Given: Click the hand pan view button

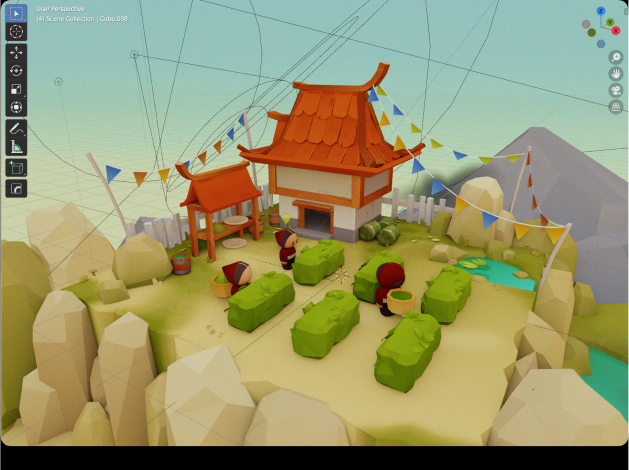Looking at the screenshot, I should point(615,74).
